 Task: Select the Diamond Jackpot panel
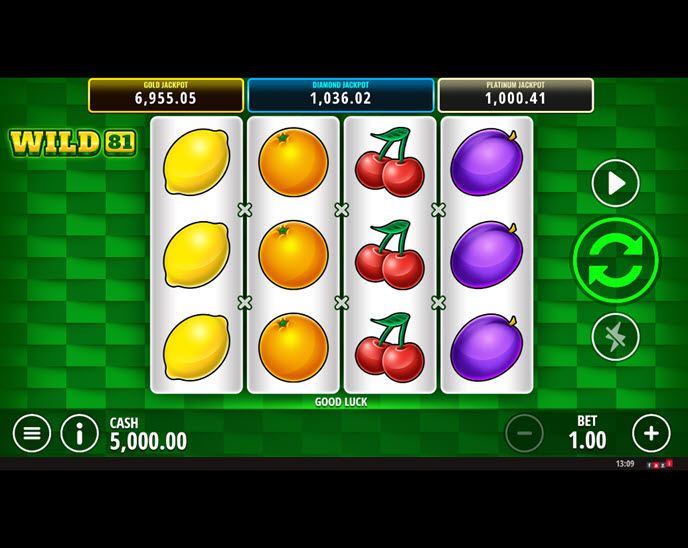[340, 95]
